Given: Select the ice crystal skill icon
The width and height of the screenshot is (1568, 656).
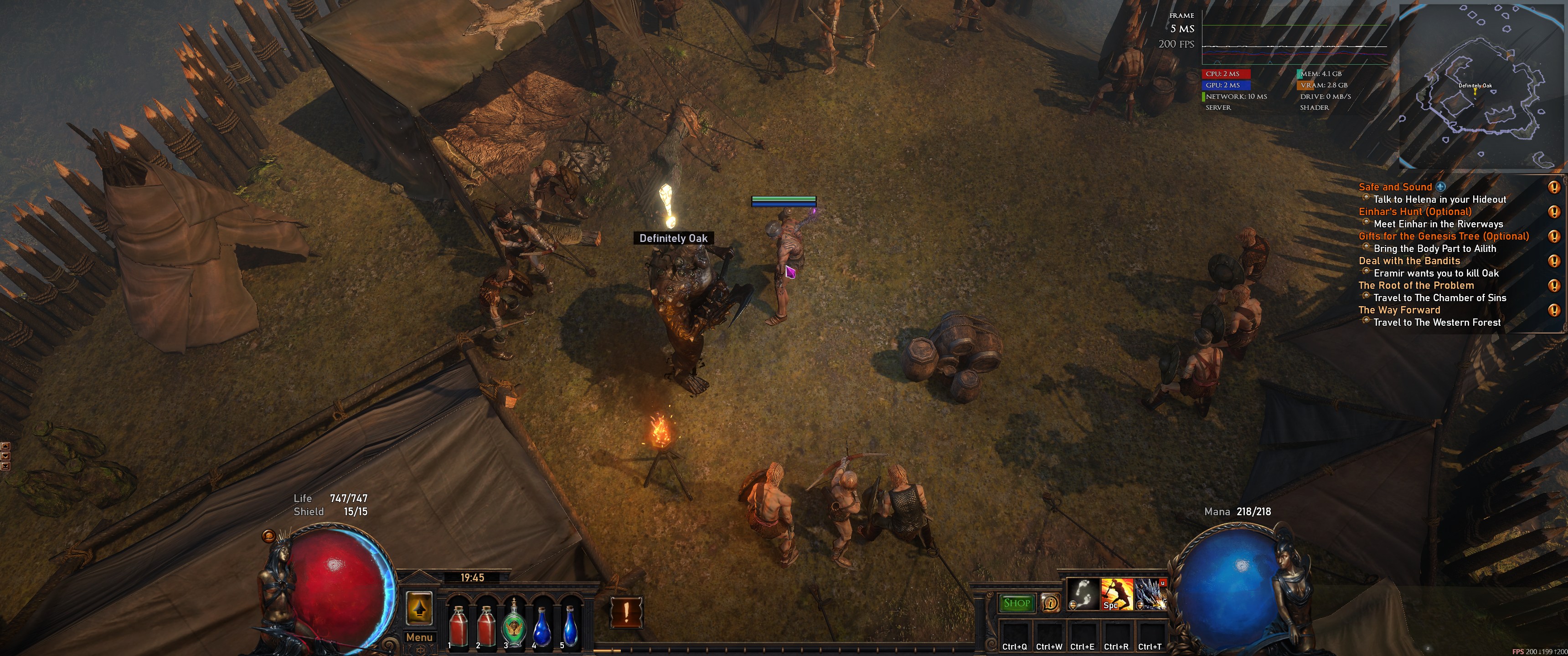Looking at the screenshot, I should pos(1150,594).
